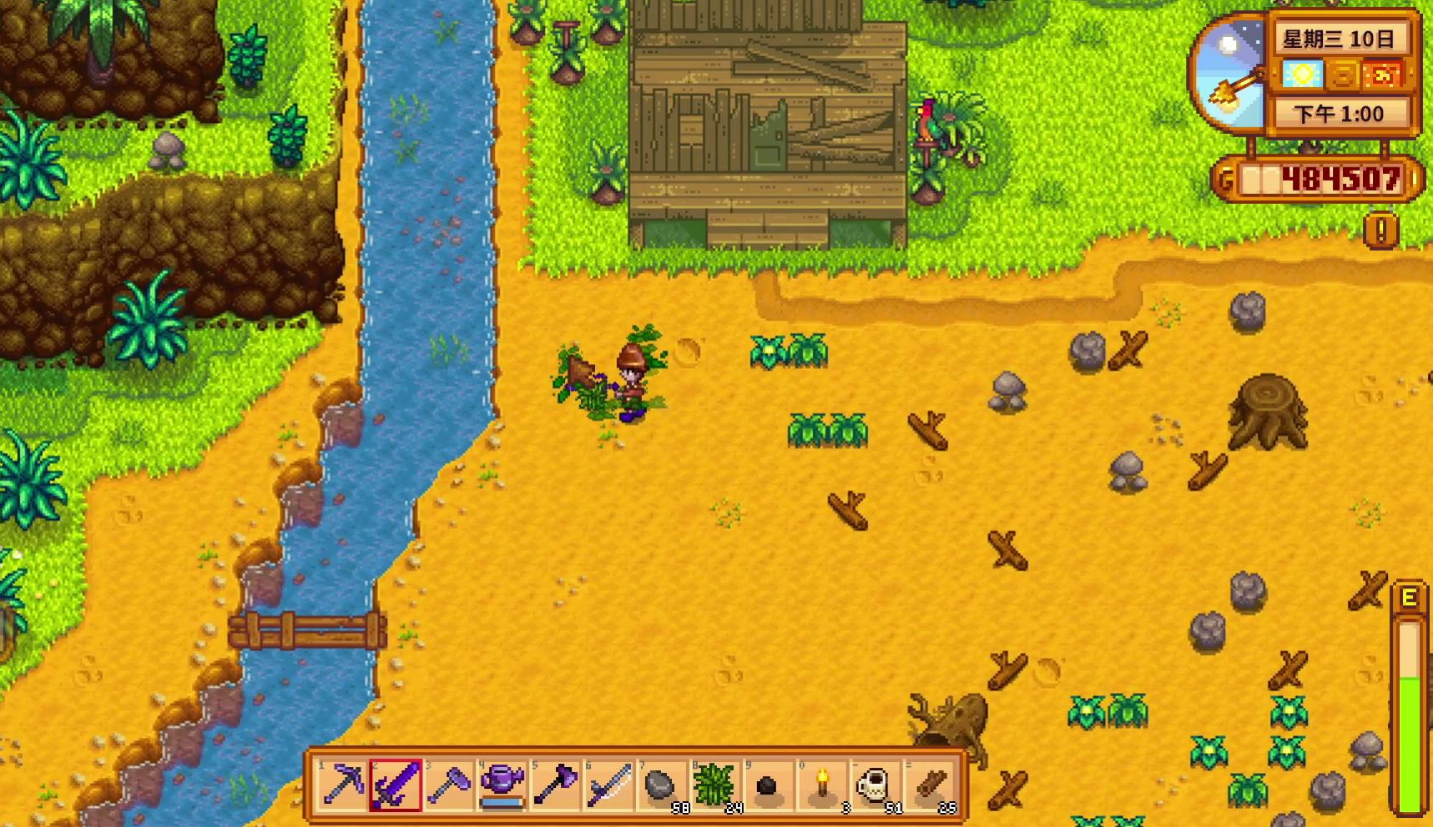This screenshot has width=1433, height=827.
Task: Open the quest journal exclamation icon
Action: [1381, 231]
